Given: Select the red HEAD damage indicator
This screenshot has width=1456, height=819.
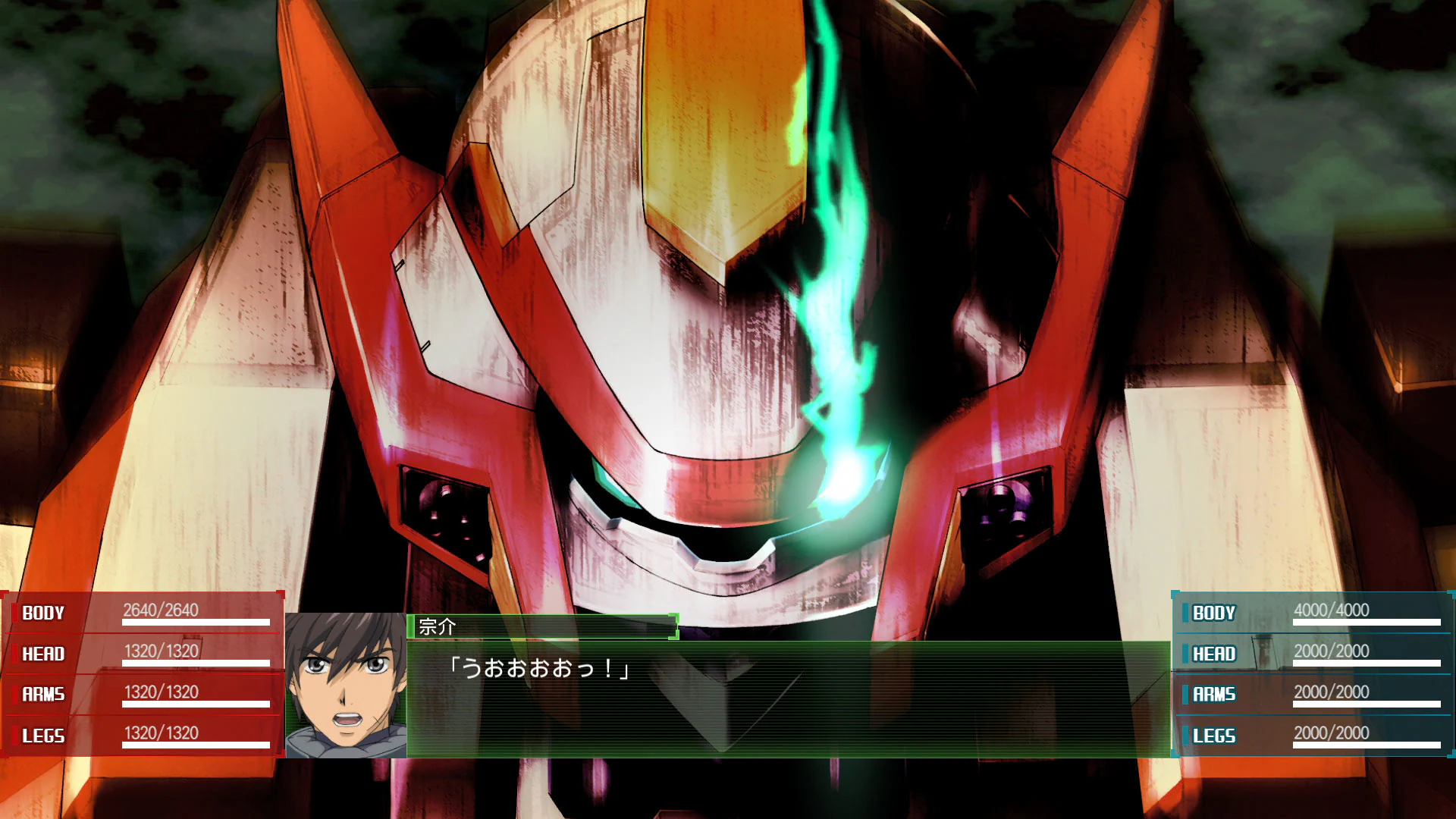Looking at the screenshot, I should (x=43, y=654).
